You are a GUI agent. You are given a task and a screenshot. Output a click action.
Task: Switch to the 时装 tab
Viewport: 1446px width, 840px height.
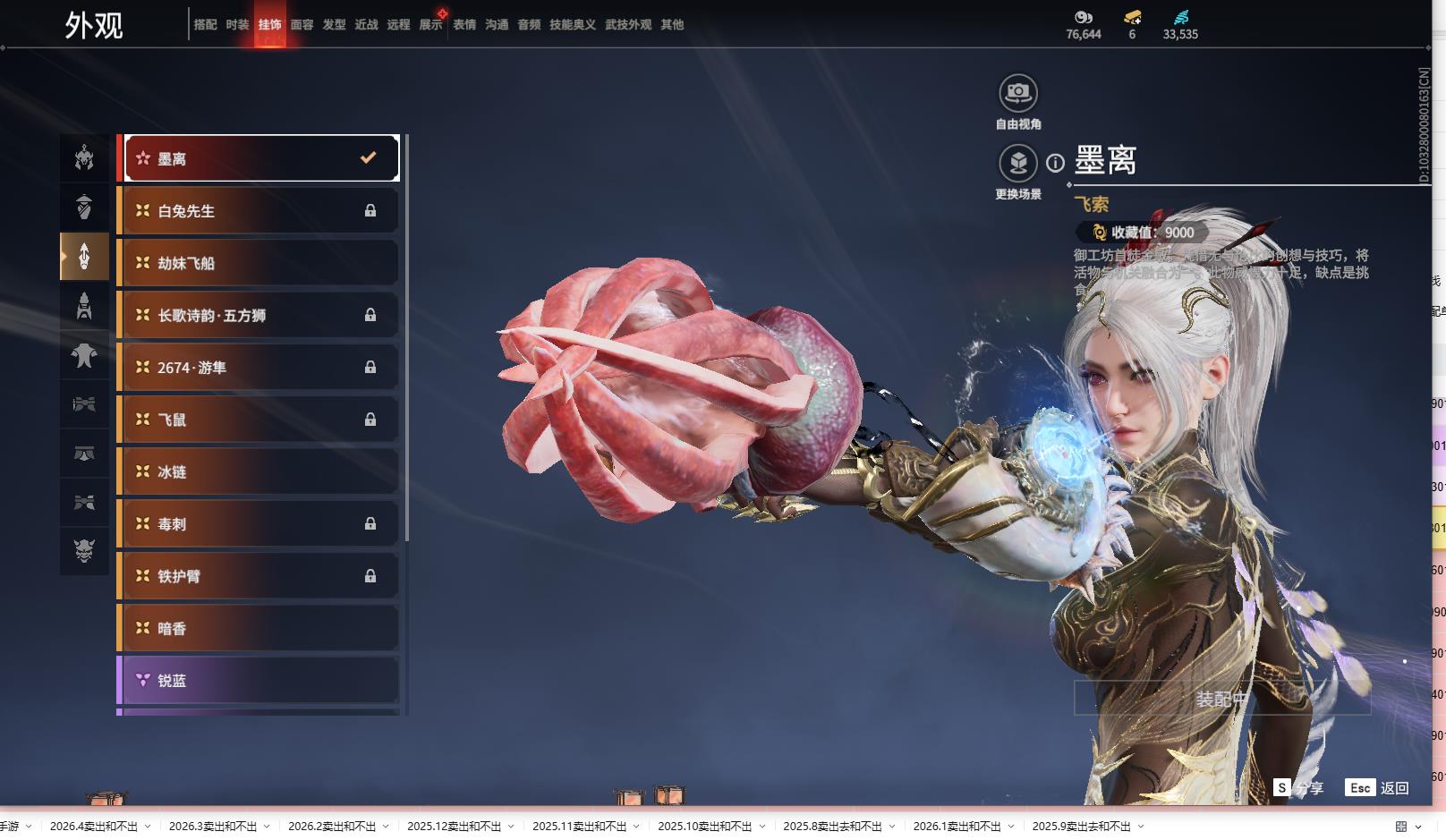(237, 25)
